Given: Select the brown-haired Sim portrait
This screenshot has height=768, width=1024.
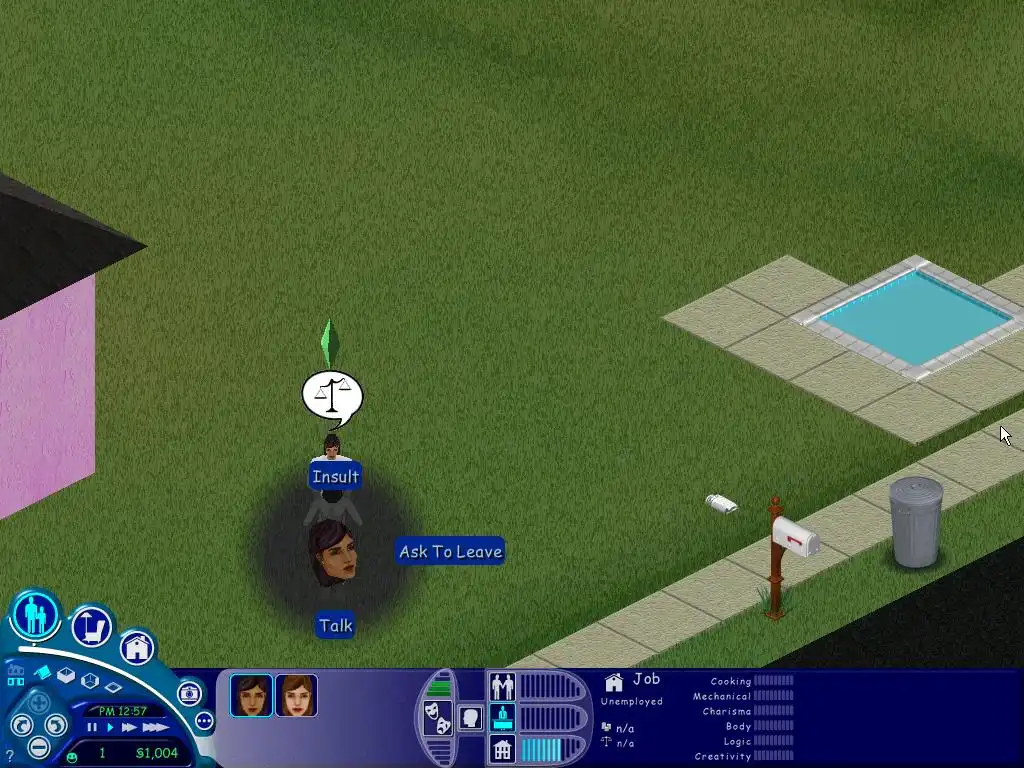Looking at the screenshot, I should (296, 695).
